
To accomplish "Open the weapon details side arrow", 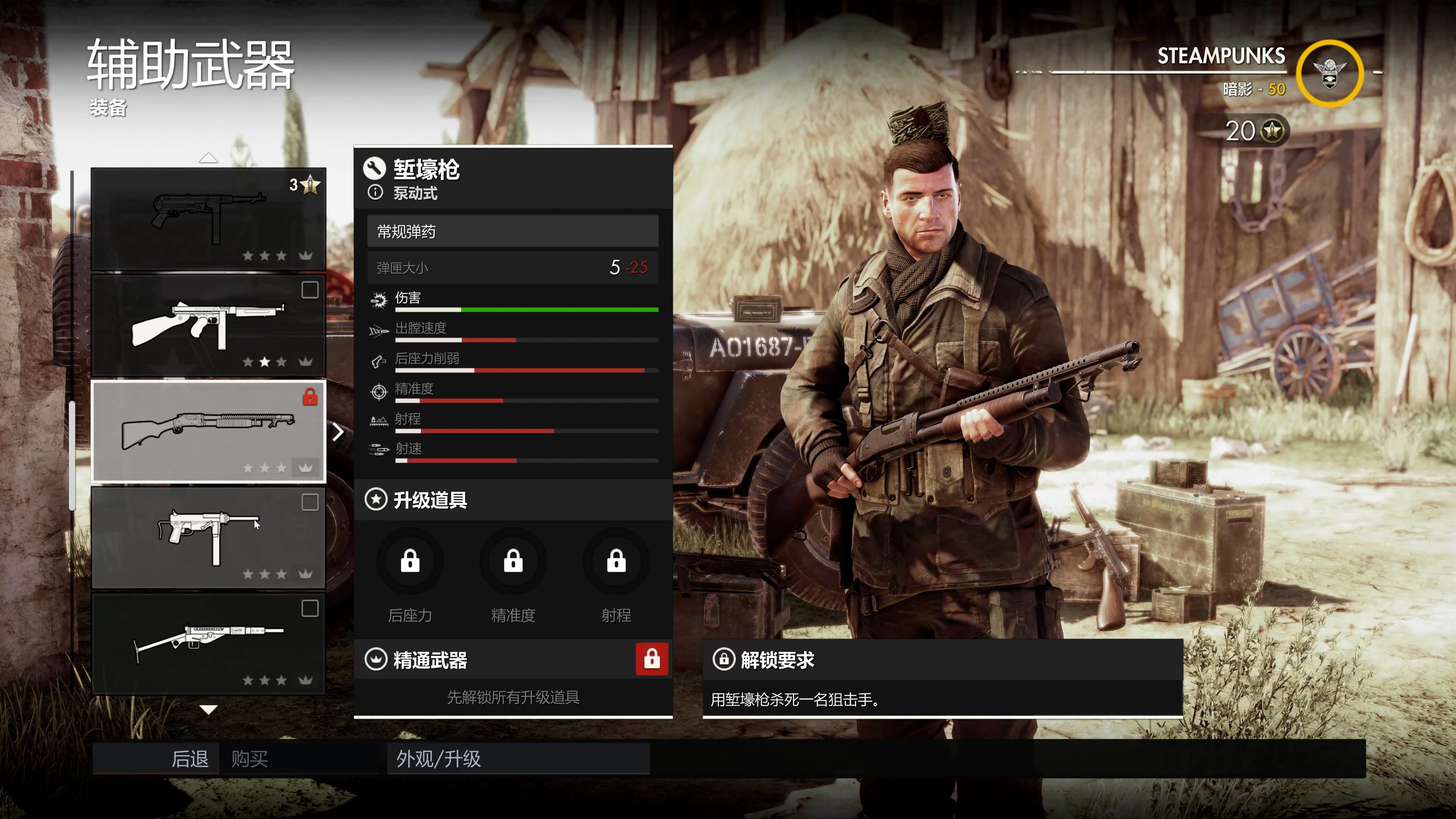I will [338, 432].
